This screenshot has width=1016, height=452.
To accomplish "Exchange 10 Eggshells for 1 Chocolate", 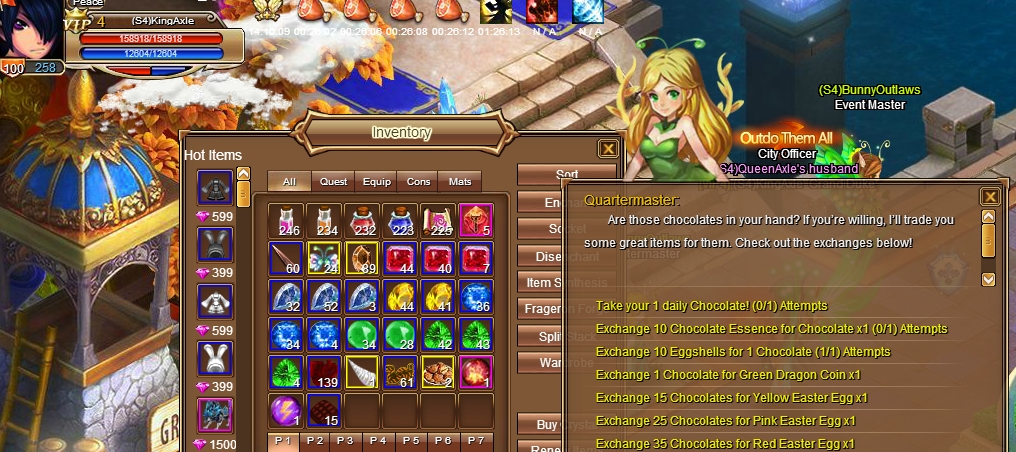I will click(x=728, y=352).
